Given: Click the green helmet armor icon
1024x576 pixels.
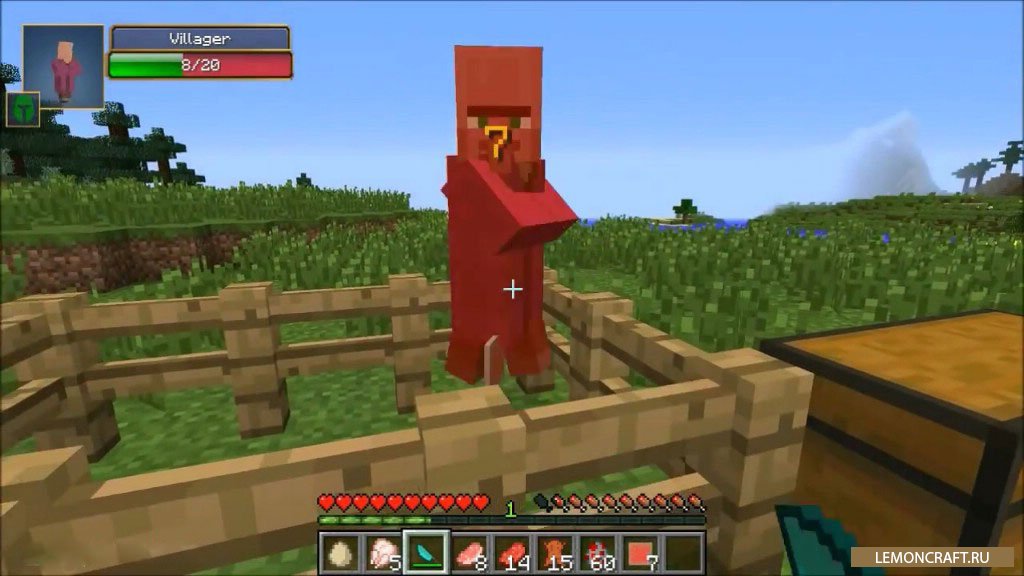Looking at the screenshot, I should (23, 109).
